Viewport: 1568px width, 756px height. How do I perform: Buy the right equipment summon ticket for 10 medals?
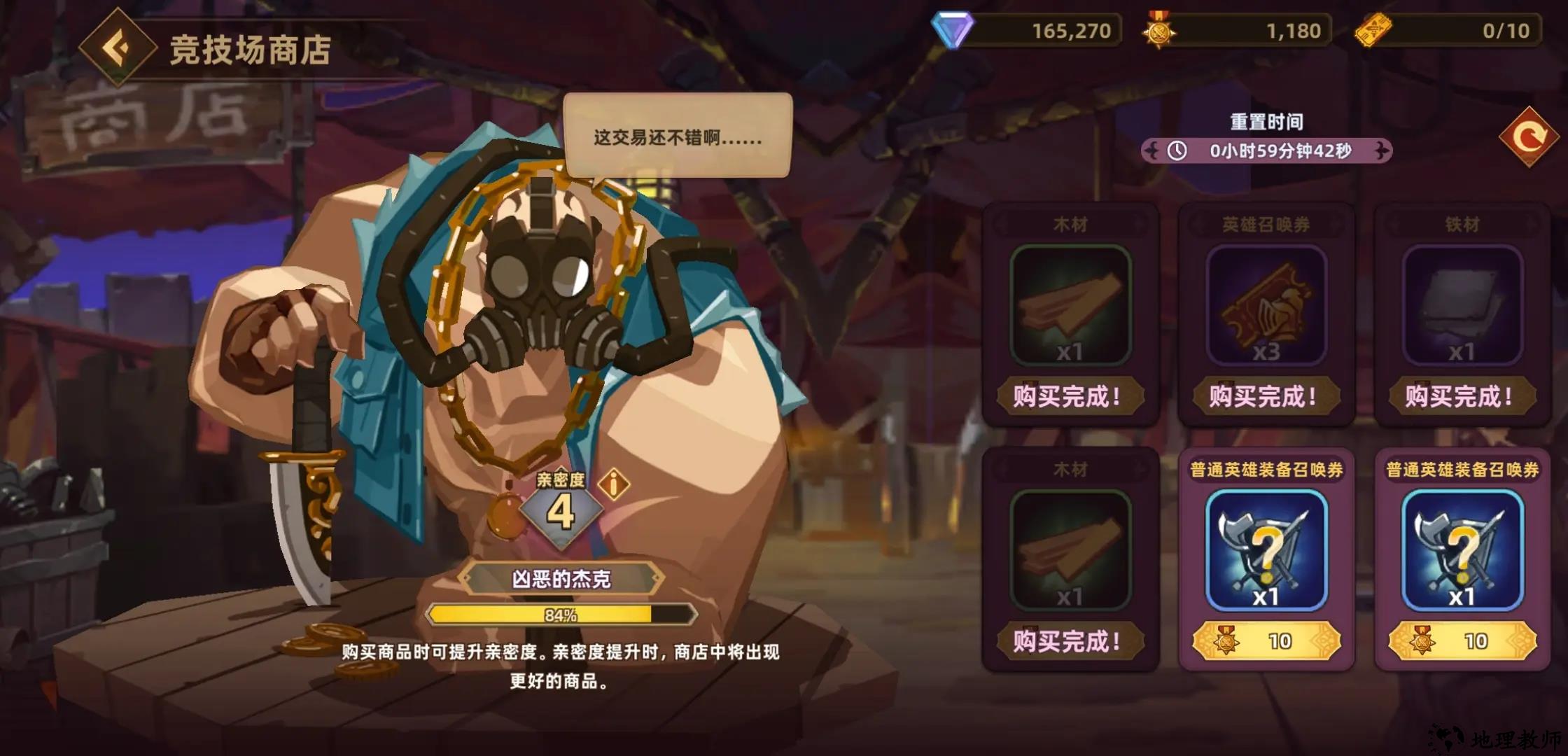point(1463,640)
